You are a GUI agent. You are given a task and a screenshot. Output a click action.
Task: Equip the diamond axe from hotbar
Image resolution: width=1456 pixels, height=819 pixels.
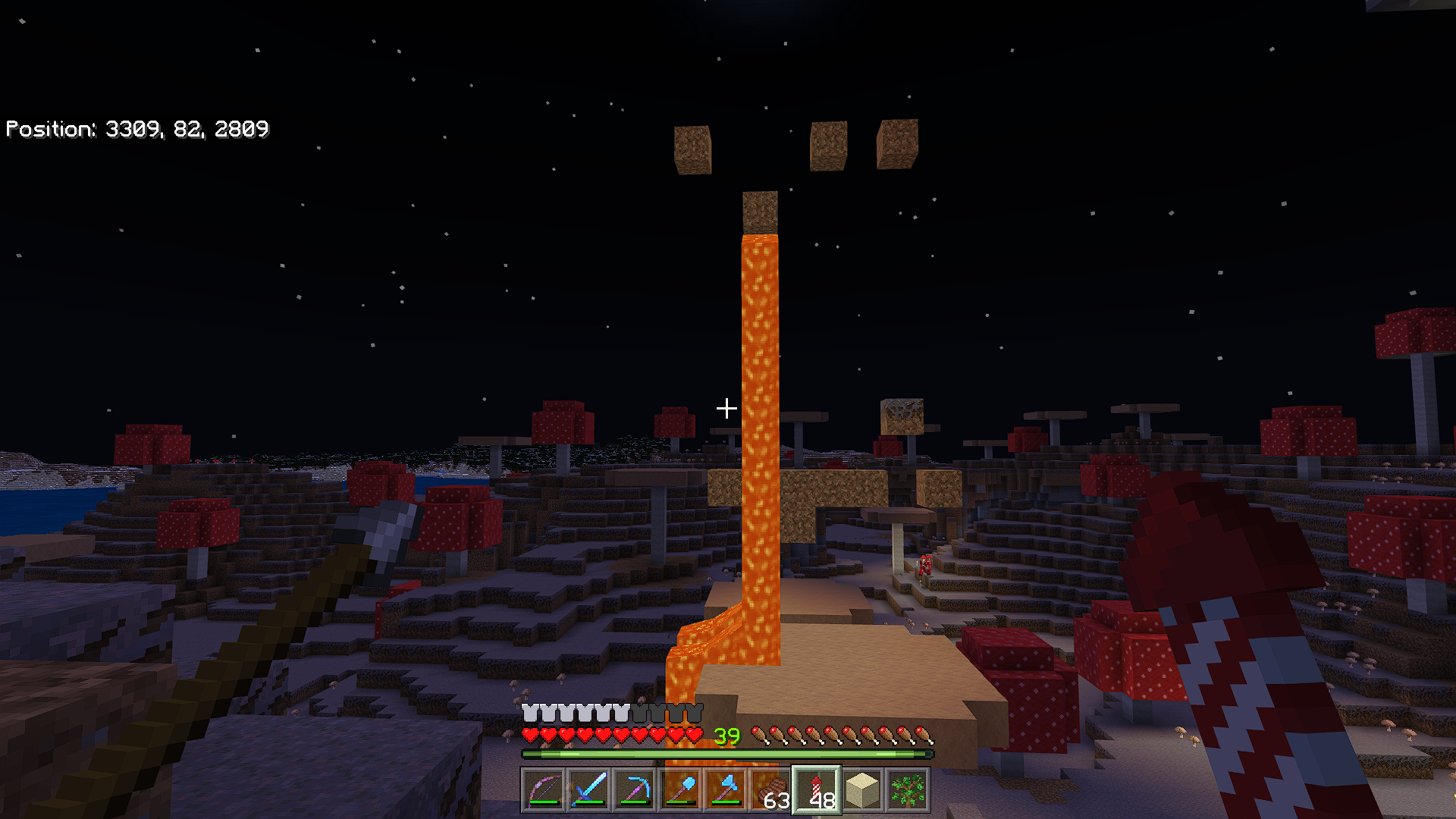726,790
